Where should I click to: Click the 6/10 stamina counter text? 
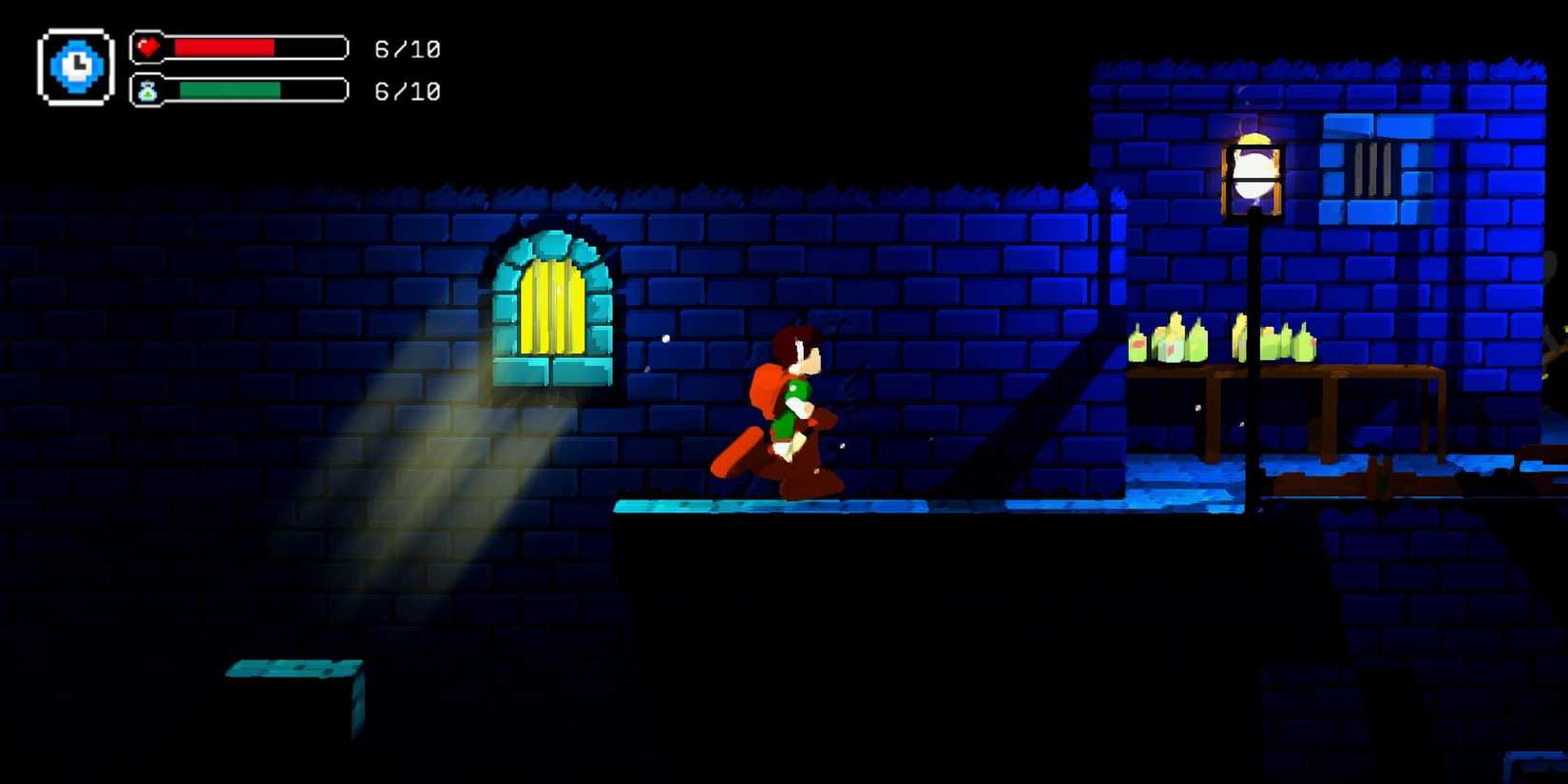point(407,90)
